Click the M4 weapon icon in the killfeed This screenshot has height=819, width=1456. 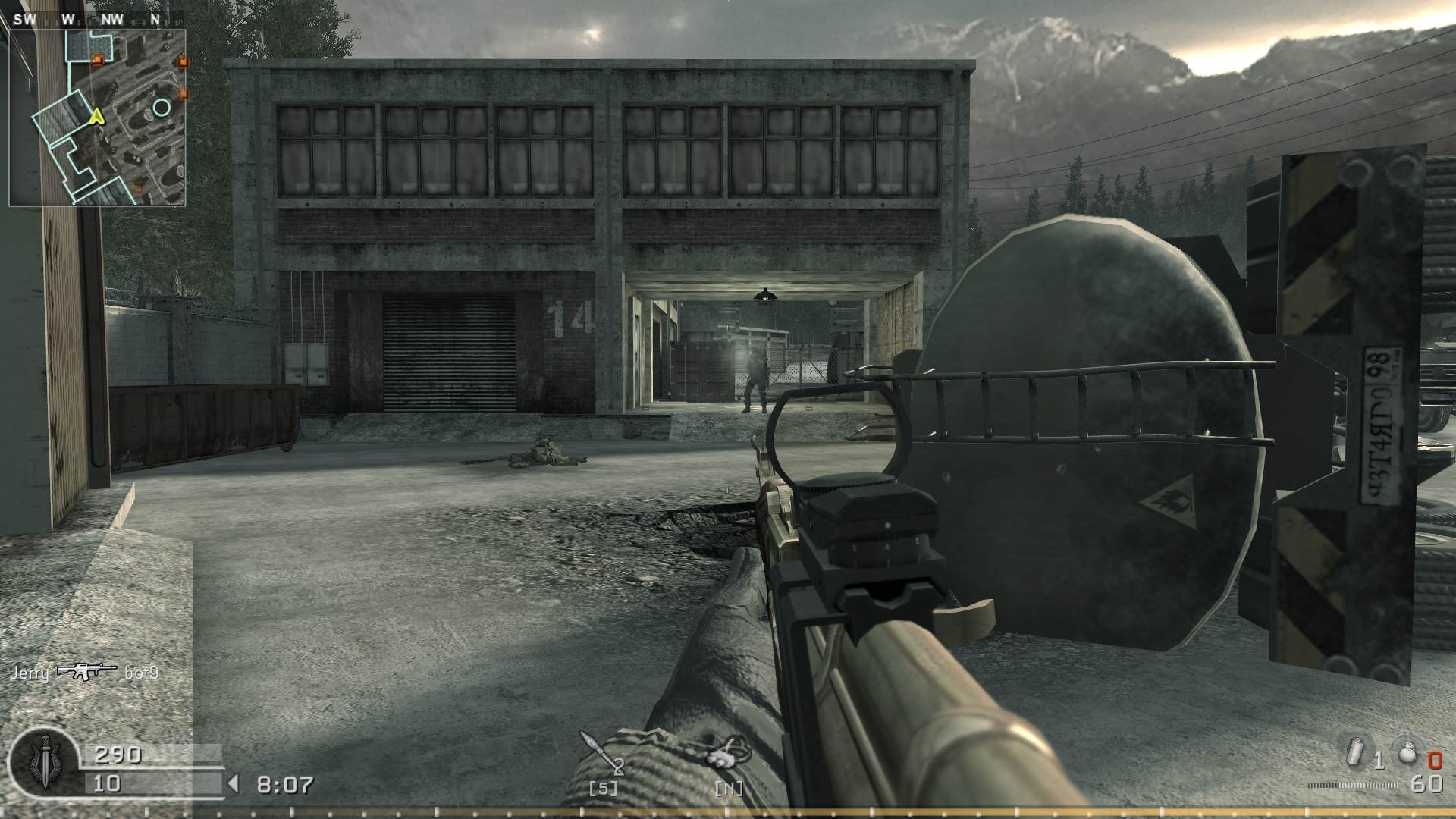(86, 670)
